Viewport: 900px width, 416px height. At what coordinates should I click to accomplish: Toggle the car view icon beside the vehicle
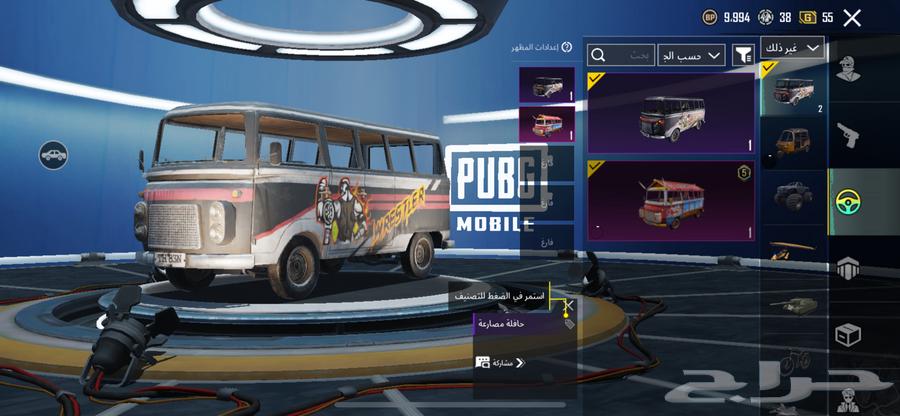pyautogui.click(x=53, y=154)
